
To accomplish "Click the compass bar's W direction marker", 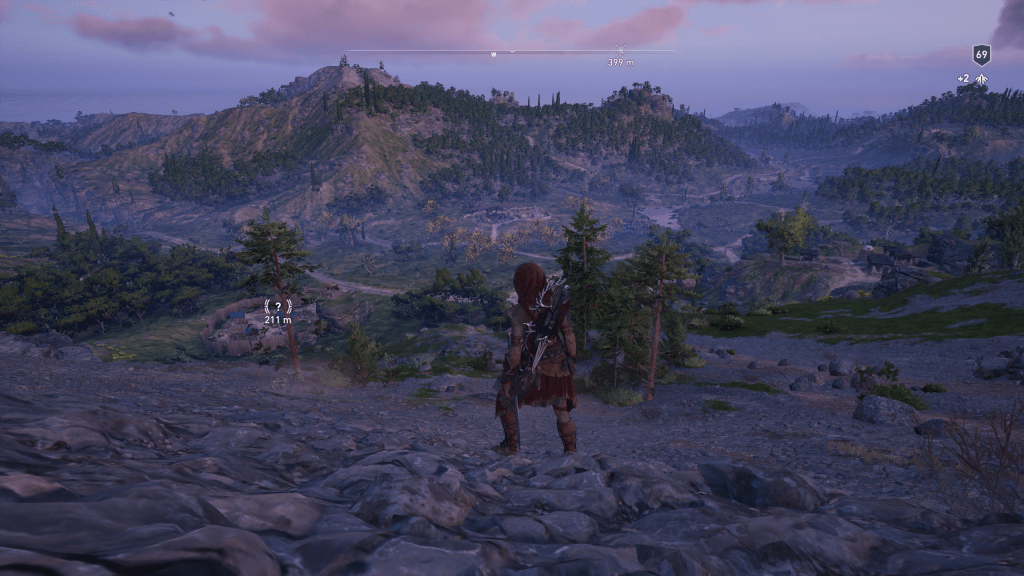I will tap(493, 52).
